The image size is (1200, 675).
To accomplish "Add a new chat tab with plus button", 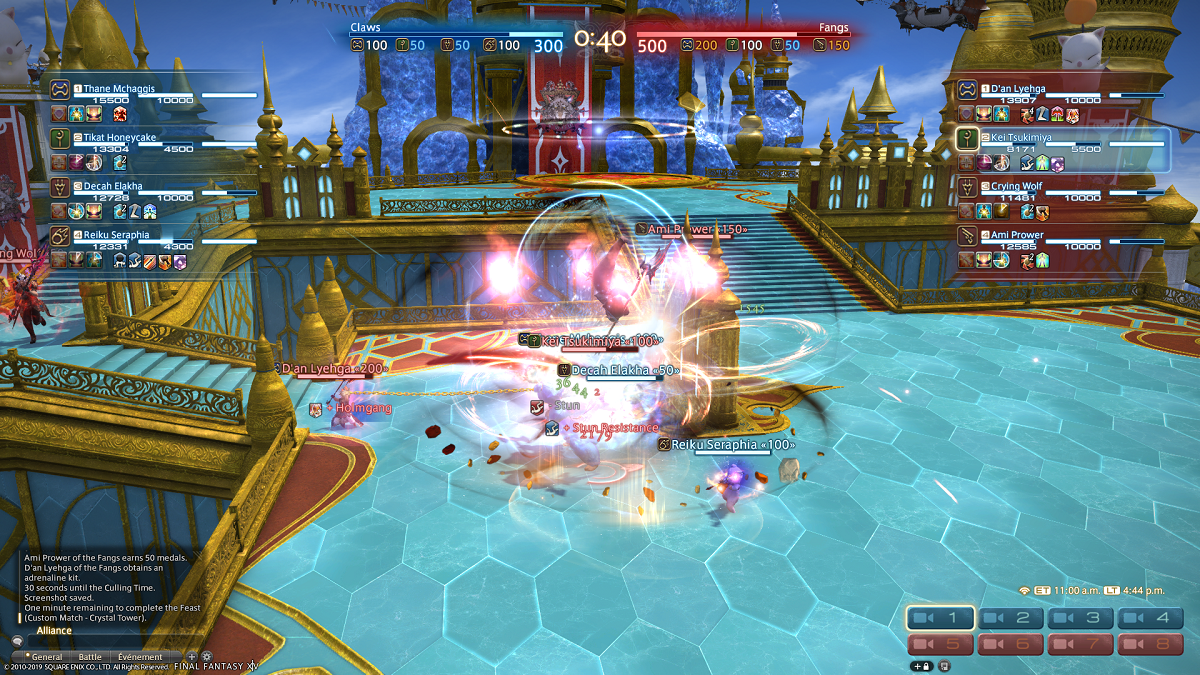I will (x=192, y=657).
